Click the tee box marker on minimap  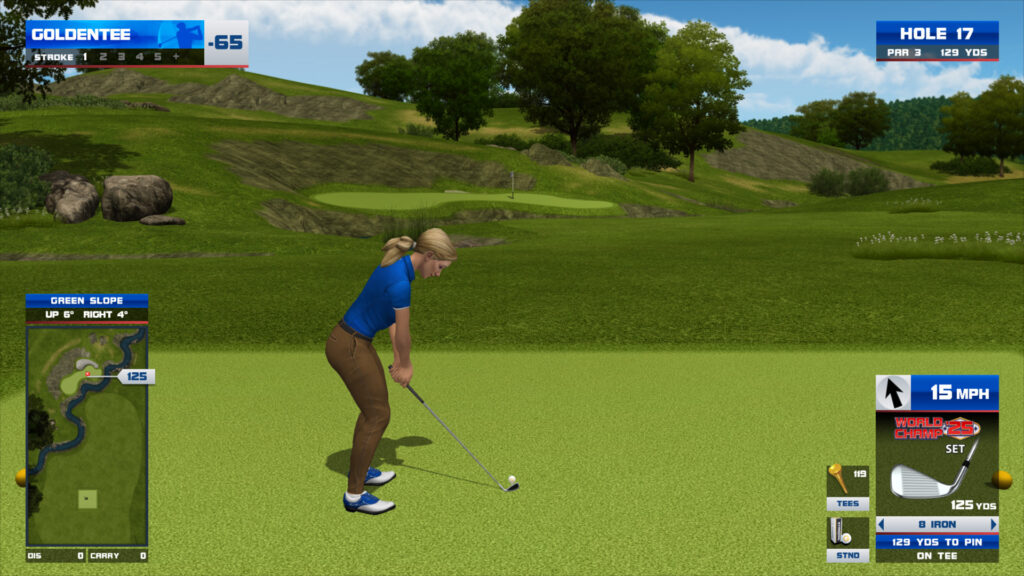[87, 498]
